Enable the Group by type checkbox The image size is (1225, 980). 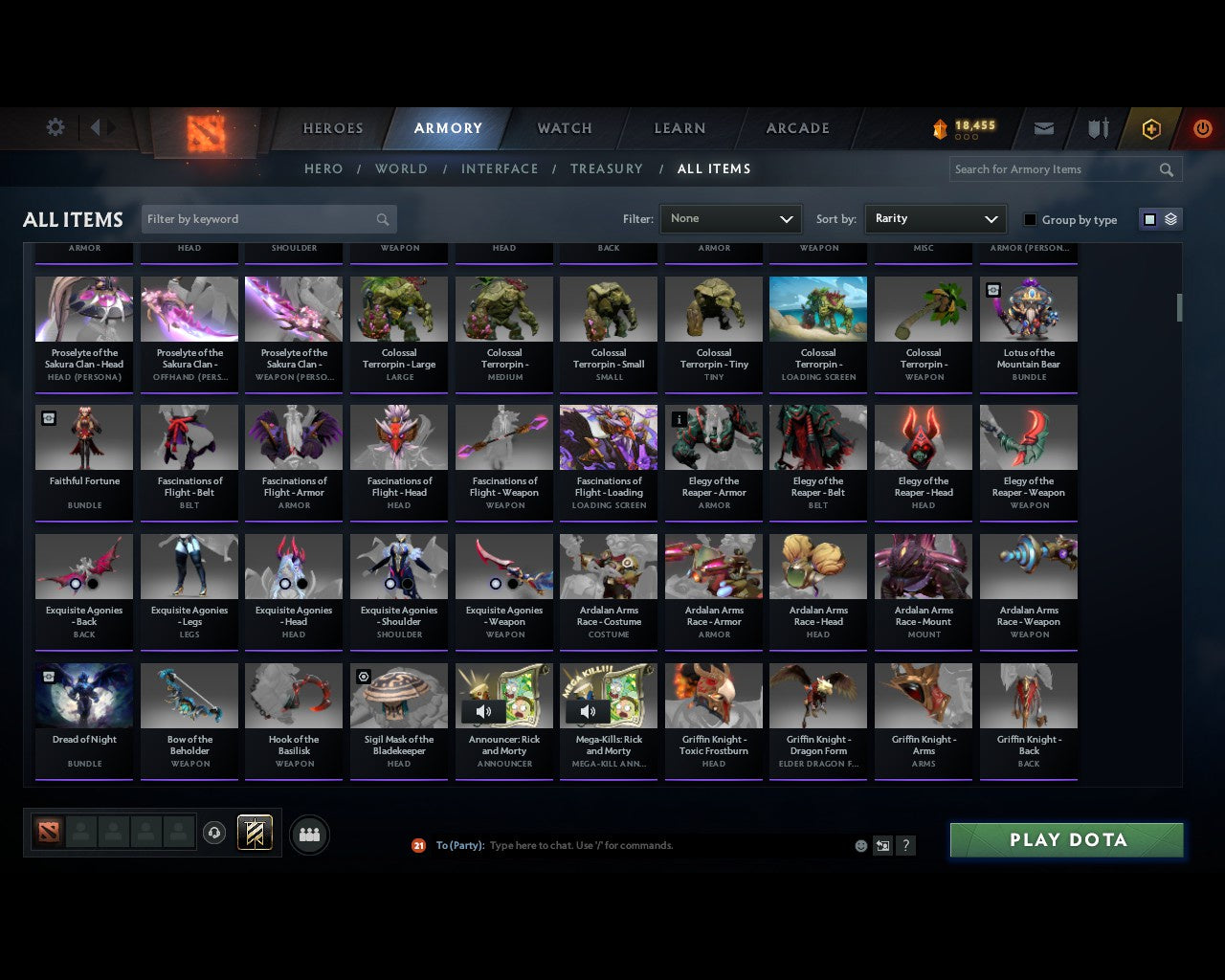click(1030, 219)
